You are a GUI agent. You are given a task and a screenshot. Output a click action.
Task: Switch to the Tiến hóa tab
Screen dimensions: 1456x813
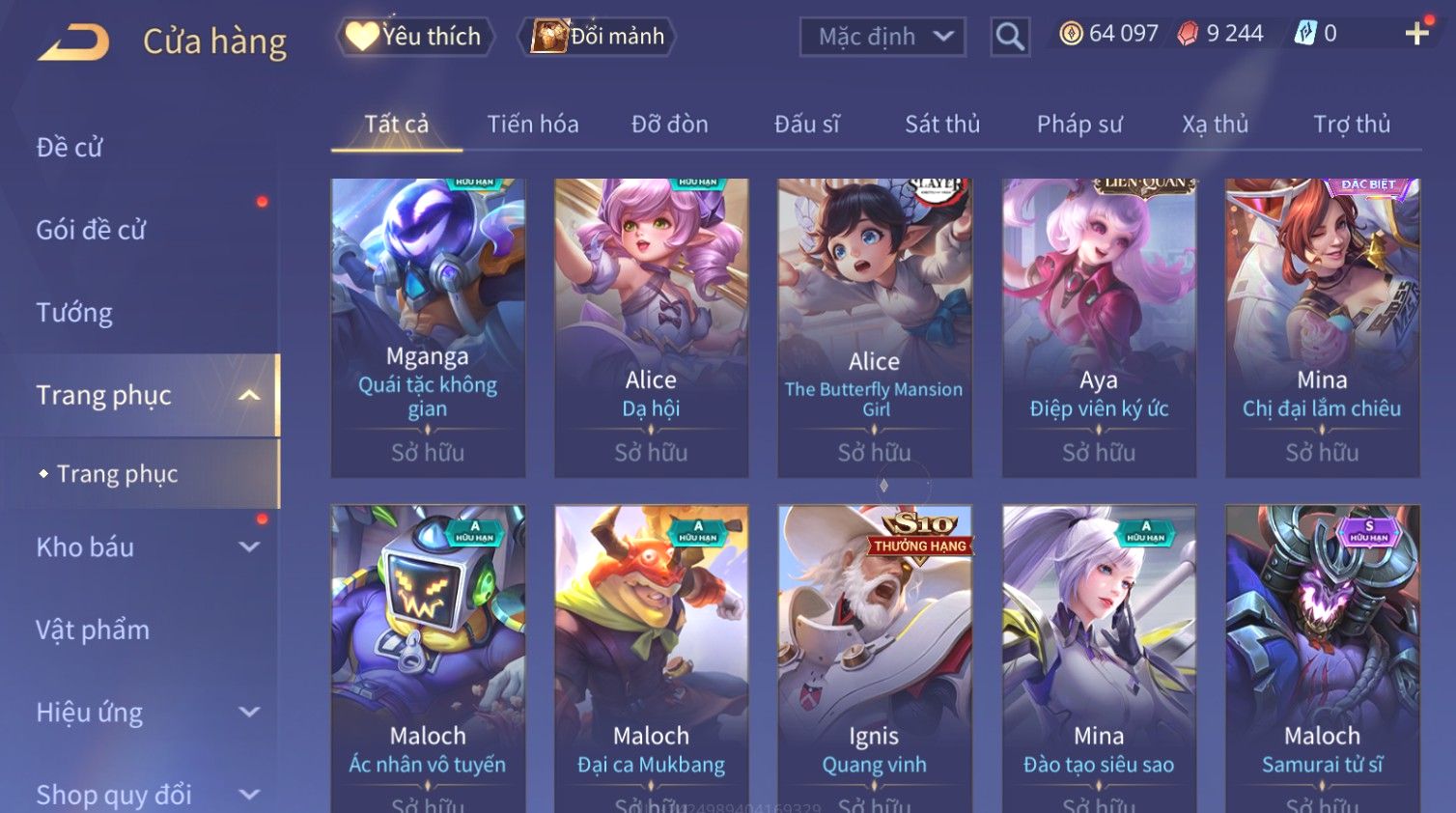pos(533,125)
